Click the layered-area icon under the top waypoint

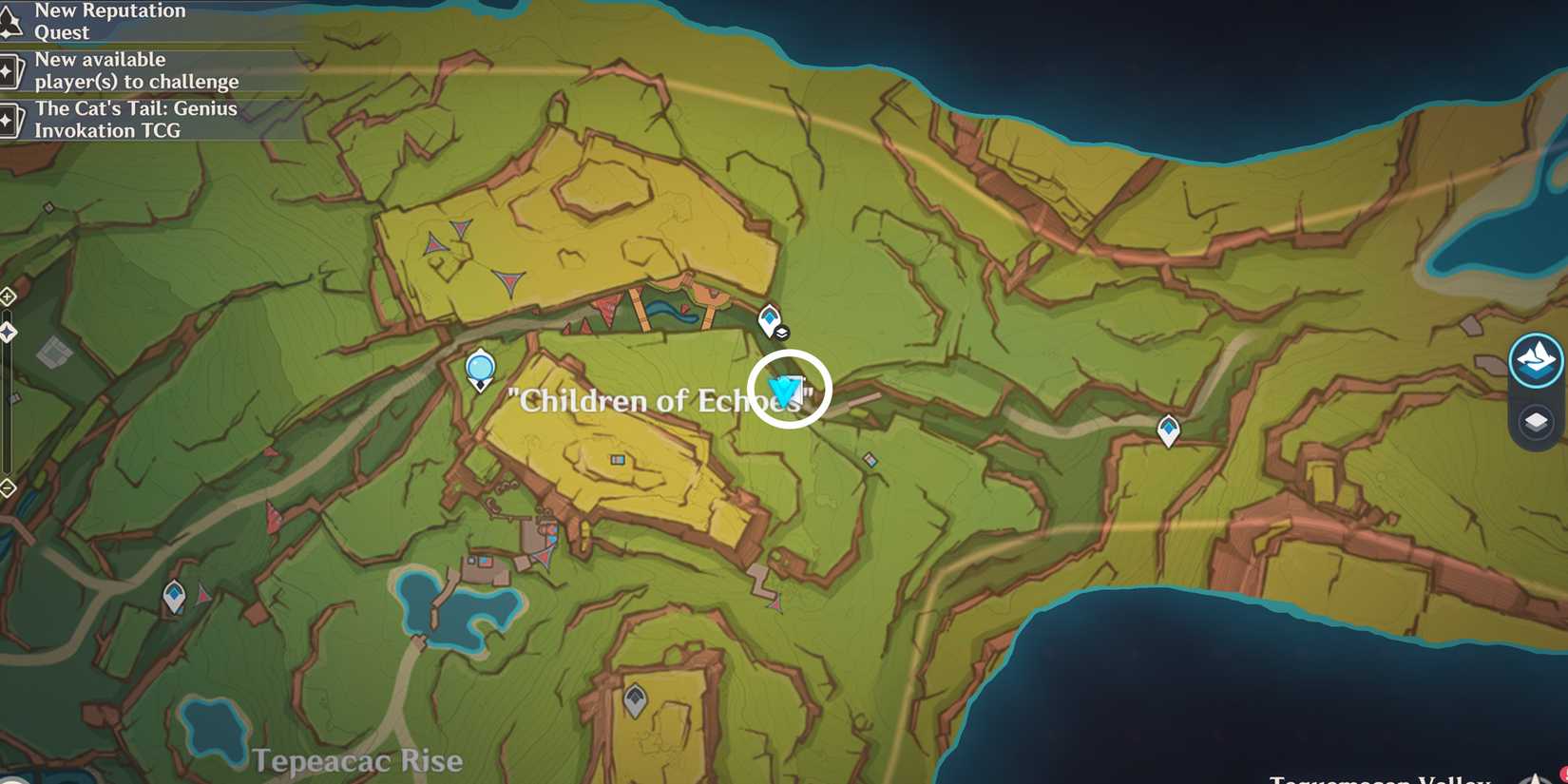781,334
